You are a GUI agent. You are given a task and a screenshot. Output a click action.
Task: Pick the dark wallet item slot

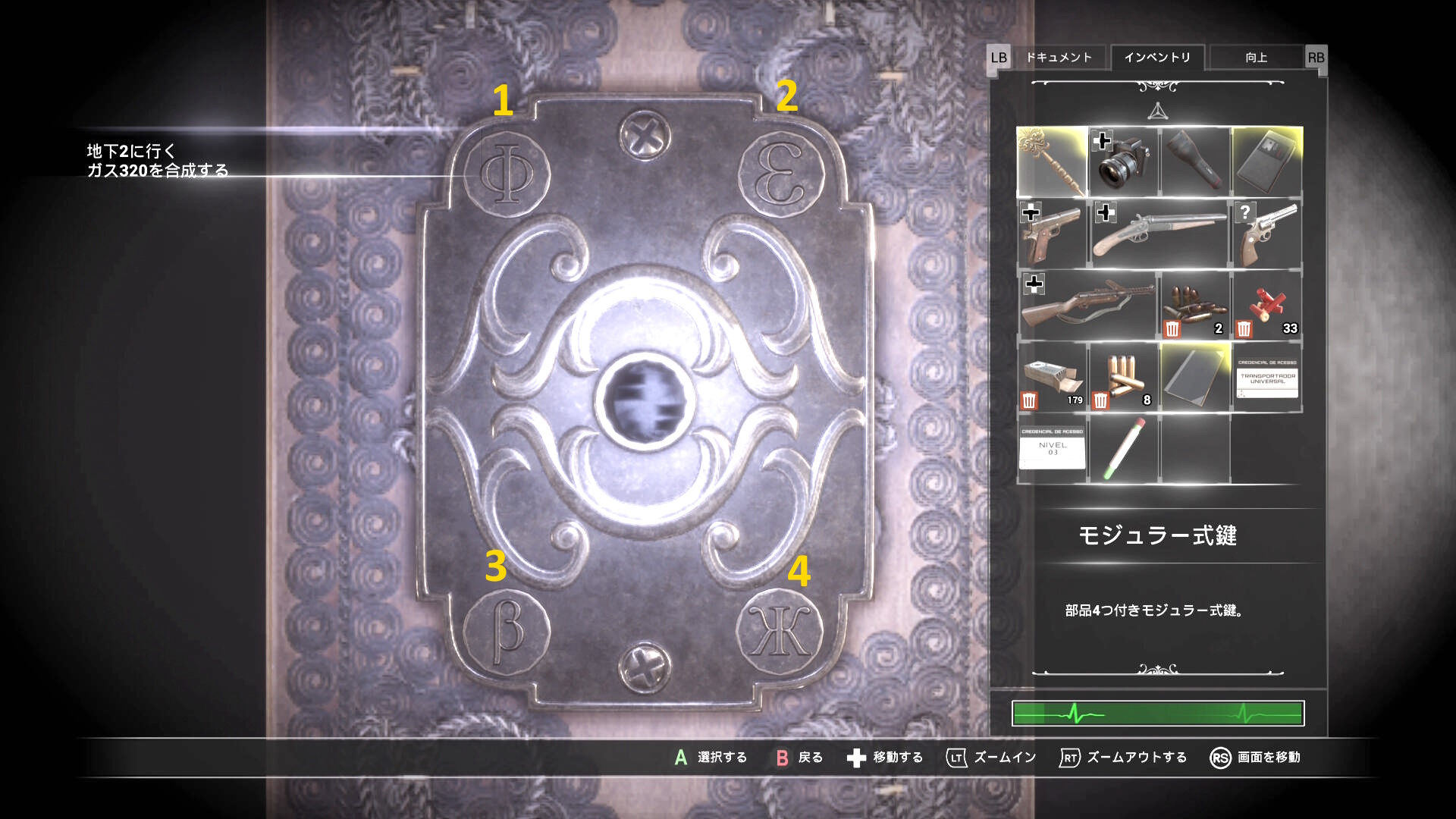click(x=1267, y=162)
